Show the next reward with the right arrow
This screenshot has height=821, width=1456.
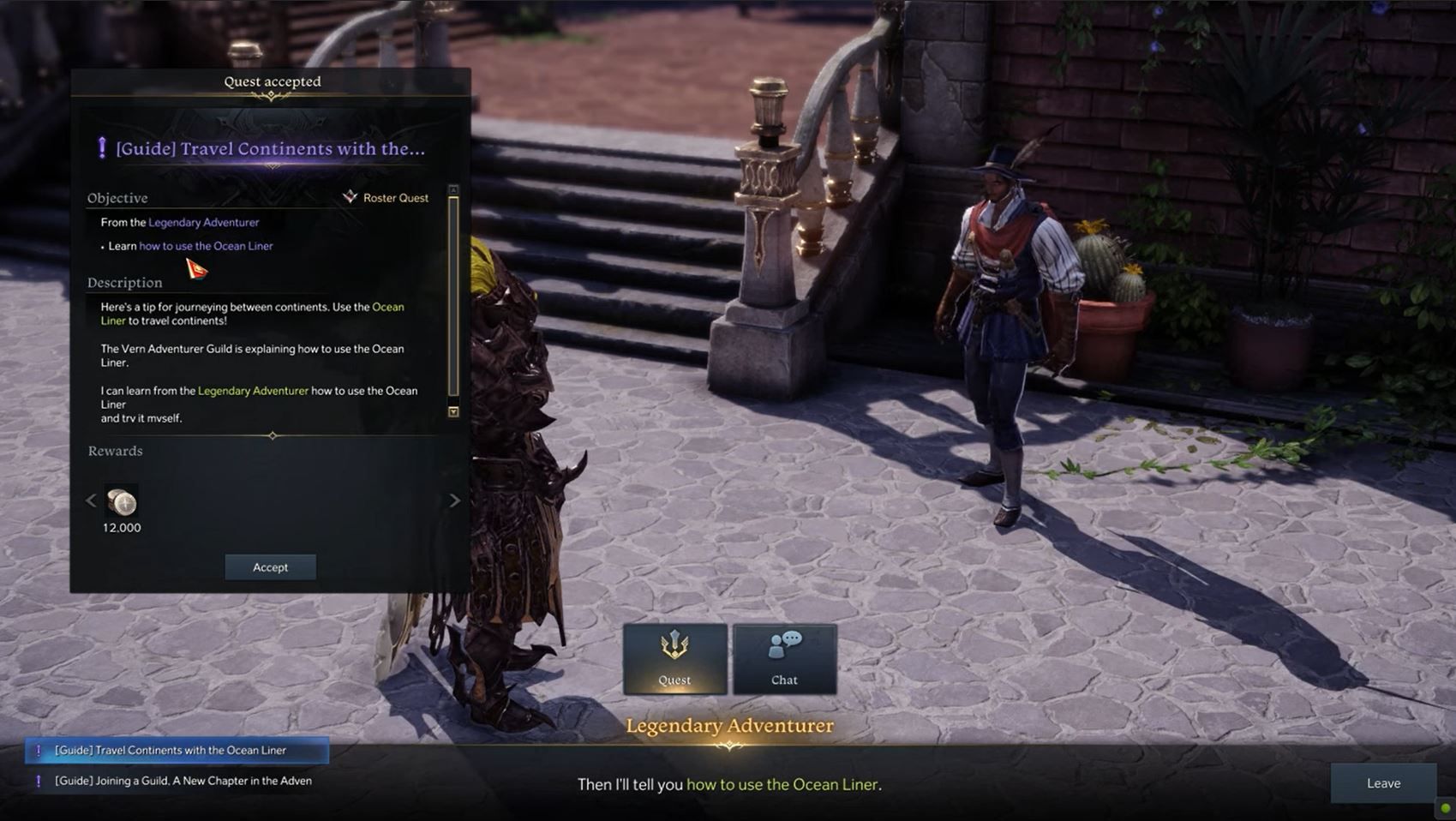tap(455, 500)
